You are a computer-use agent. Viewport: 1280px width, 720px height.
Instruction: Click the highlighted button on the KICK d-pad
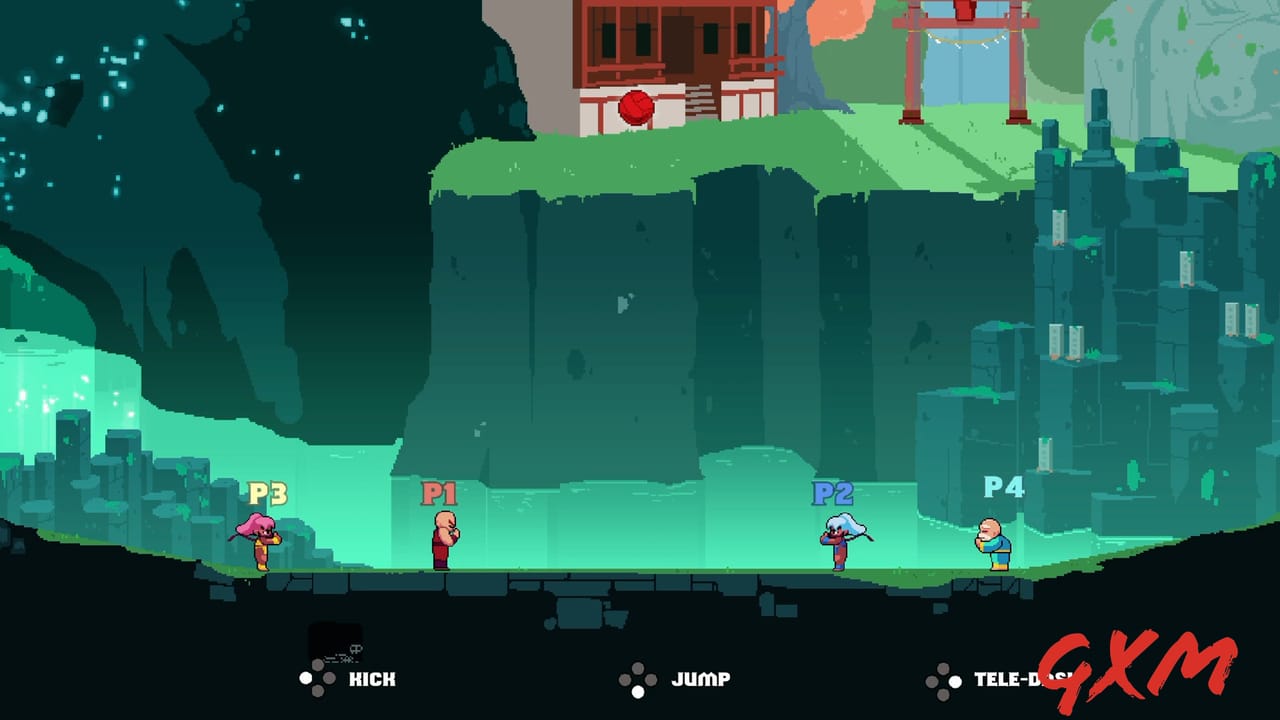coord(307,676)
